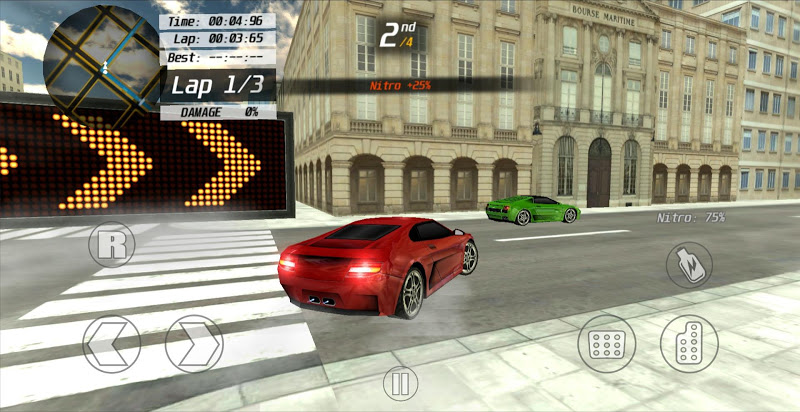800x412 pixels.
Task: Hit the brake pedal button
Action: [x=607, y=345]
